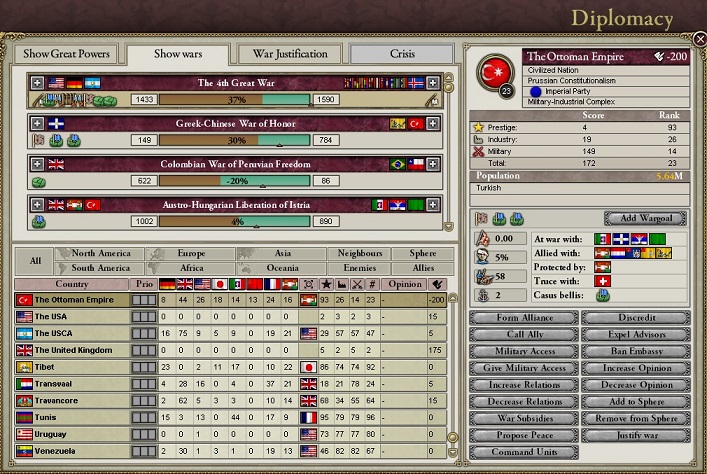Click the Add Wargoal button
Image resolution: width=707 pixels, height=474 pixels.
tap(645, 218)
